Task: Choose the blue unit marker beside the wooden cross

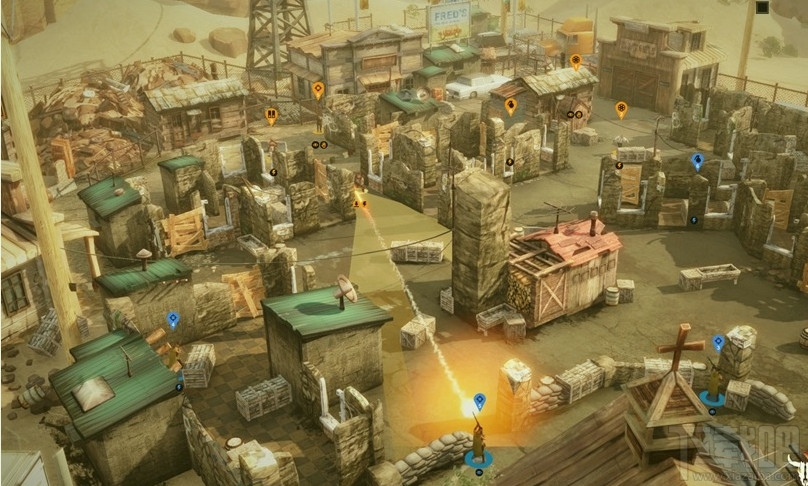Action: point(718,343)
